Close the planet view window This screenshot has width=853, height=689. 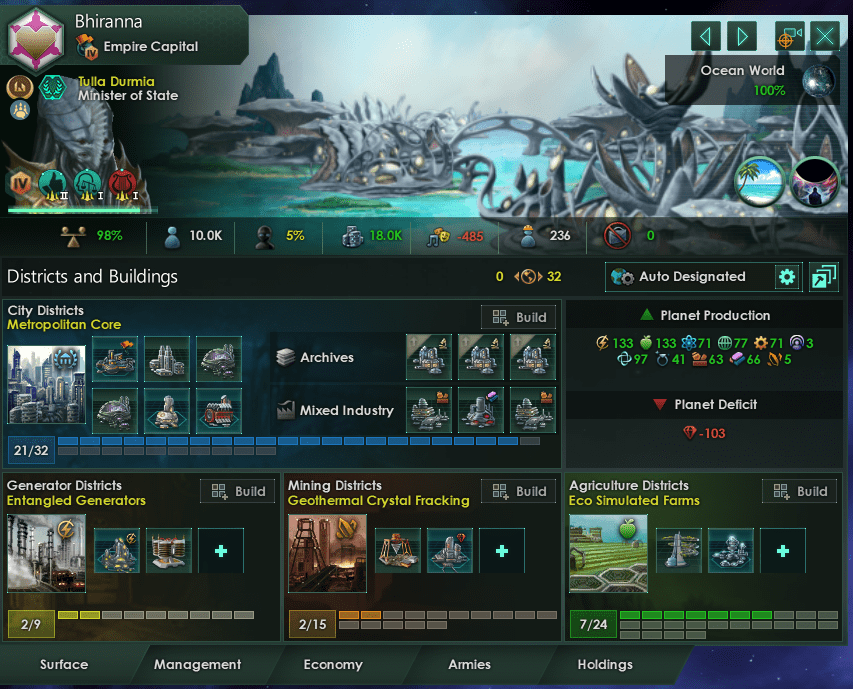click(x=825, y=37)
